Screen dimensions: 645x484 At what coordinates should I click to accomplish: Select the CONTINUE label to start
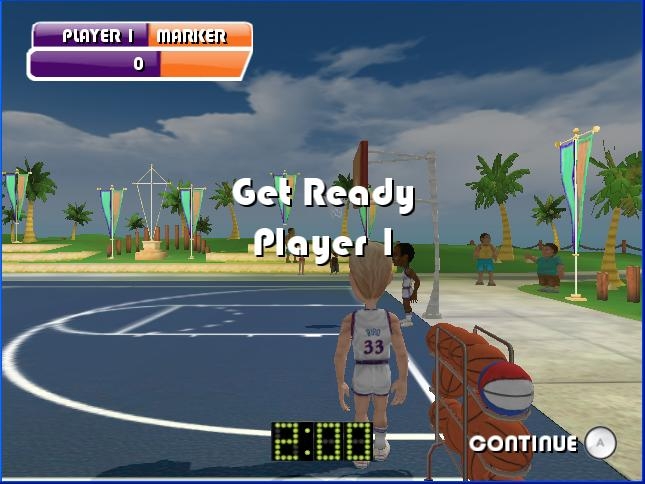point(523,443)
